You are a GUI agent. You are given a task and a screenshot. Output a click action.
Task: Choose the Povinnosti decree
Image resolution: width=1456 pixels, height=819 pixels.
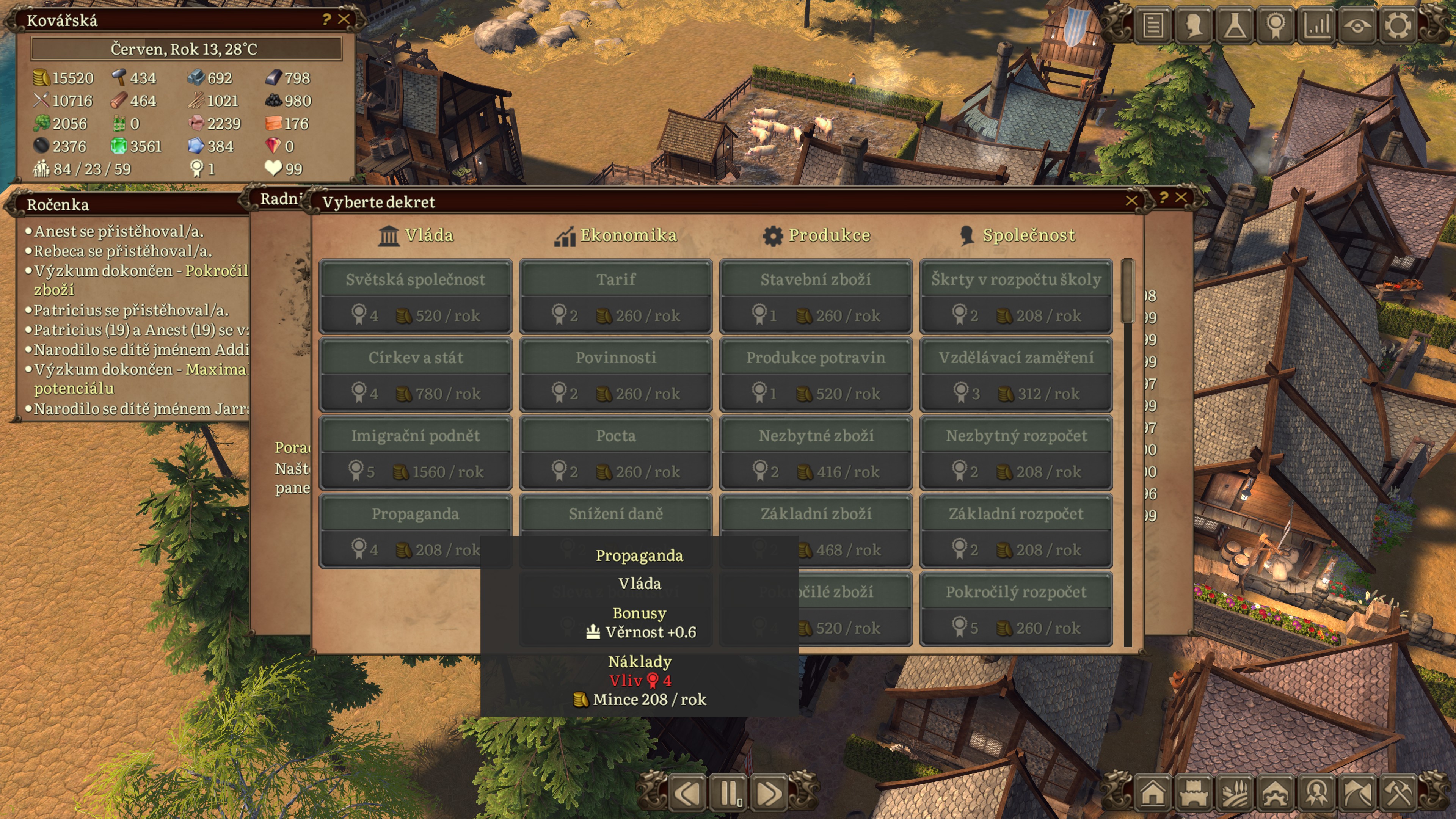click(615, 374)
